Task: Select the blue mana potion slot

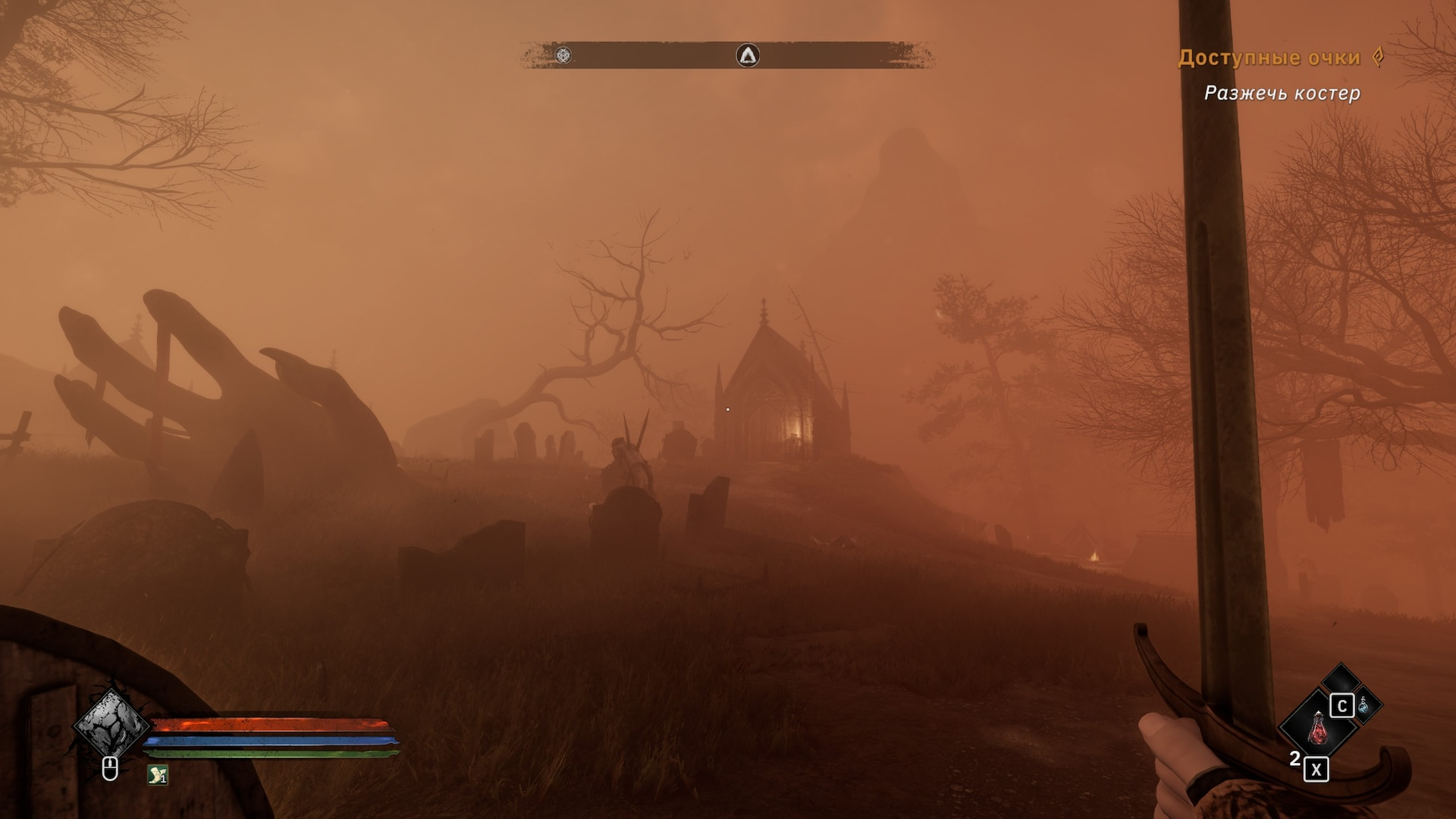Action: (1363, 705)
